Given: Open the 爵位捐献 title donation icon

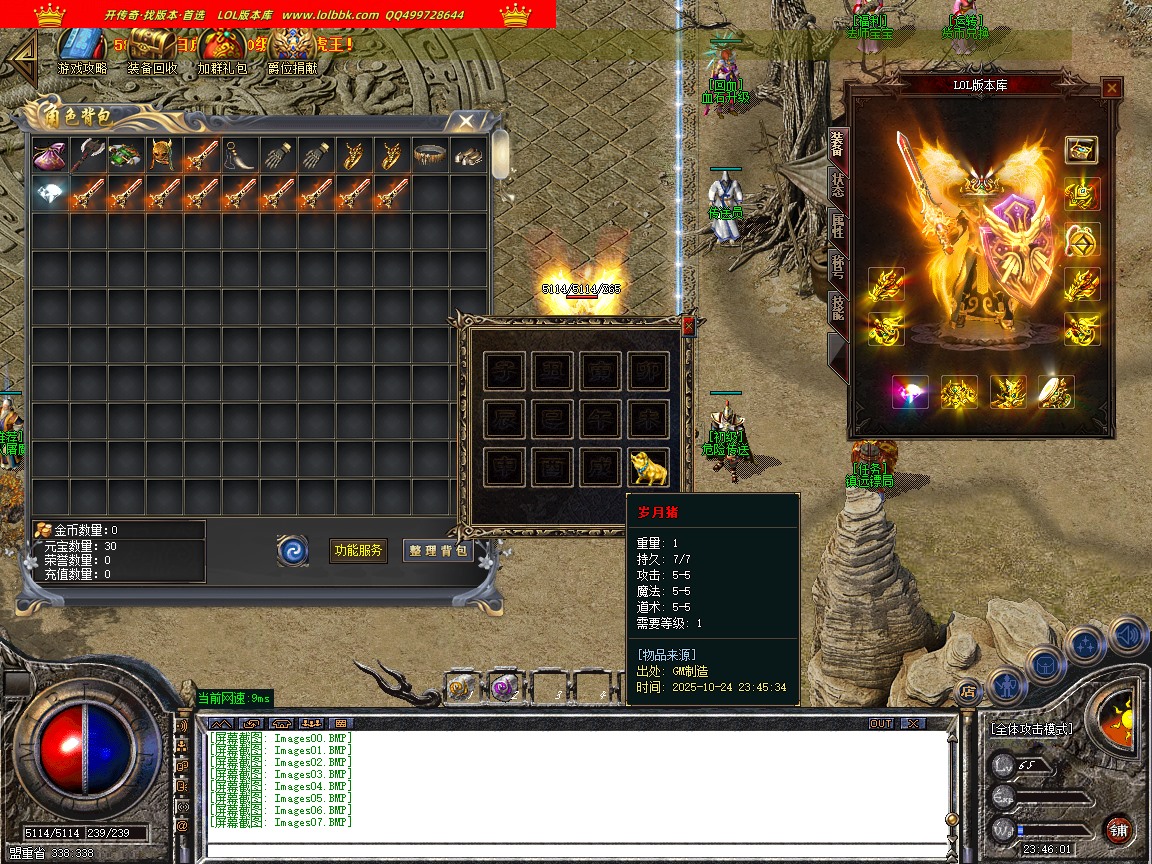Looking at the screenshot, I should pos(292,48).
